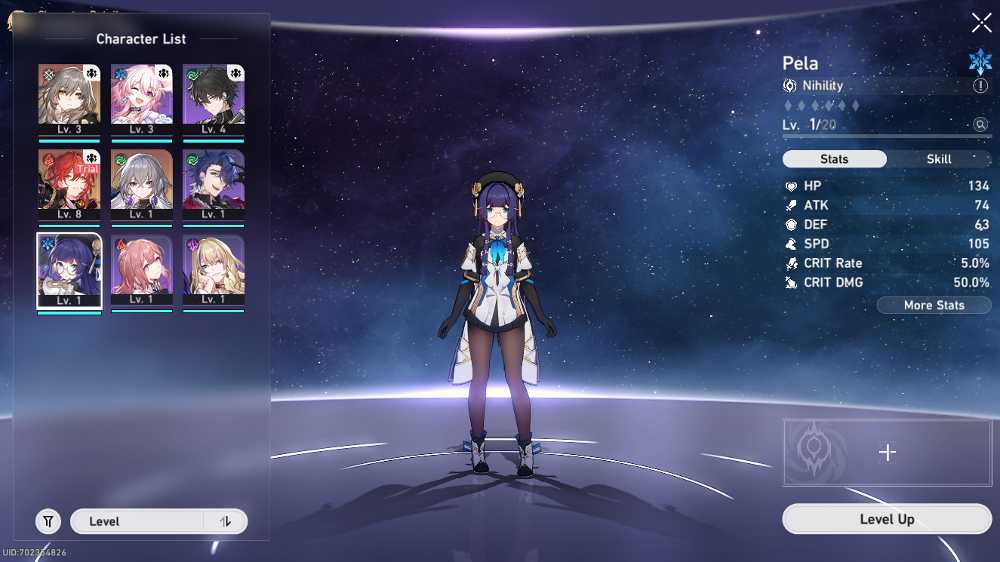
Task: Show Nihility path info via exclamation icon
Action: 980,86
